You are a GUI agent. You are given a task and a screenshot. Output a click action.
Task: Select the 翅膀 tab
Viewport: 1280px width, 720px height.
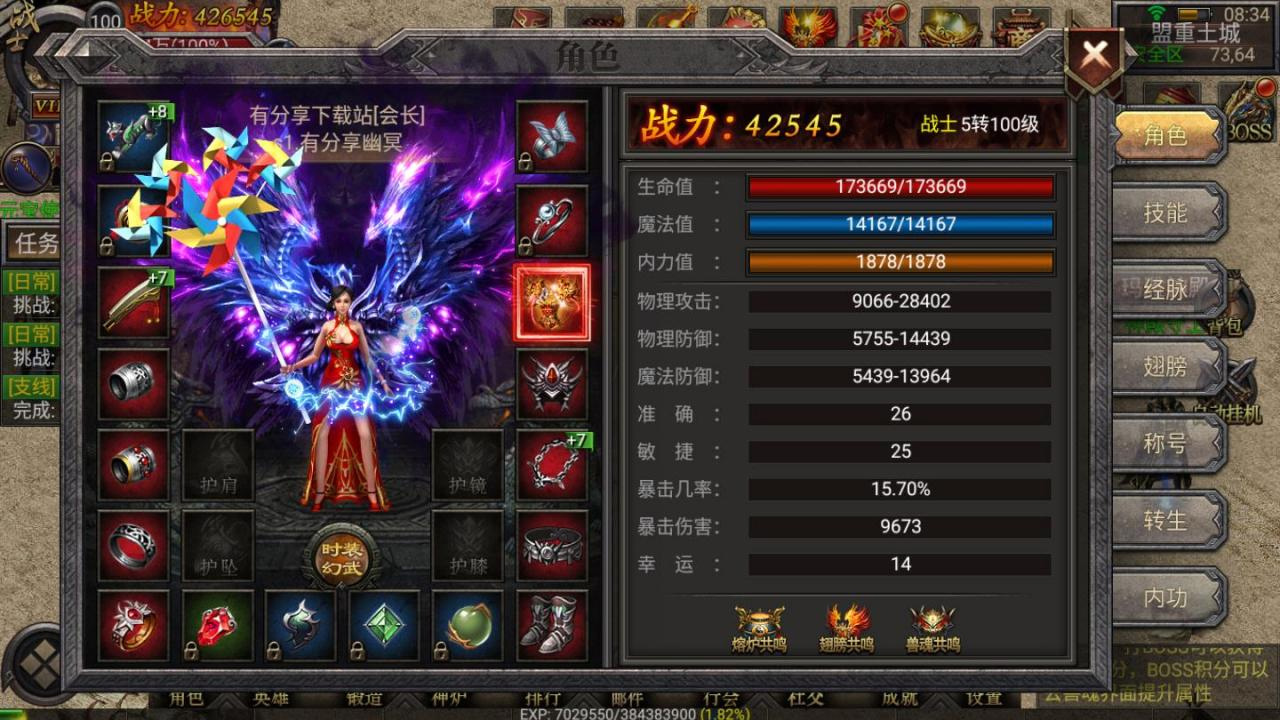(1166, 367)
